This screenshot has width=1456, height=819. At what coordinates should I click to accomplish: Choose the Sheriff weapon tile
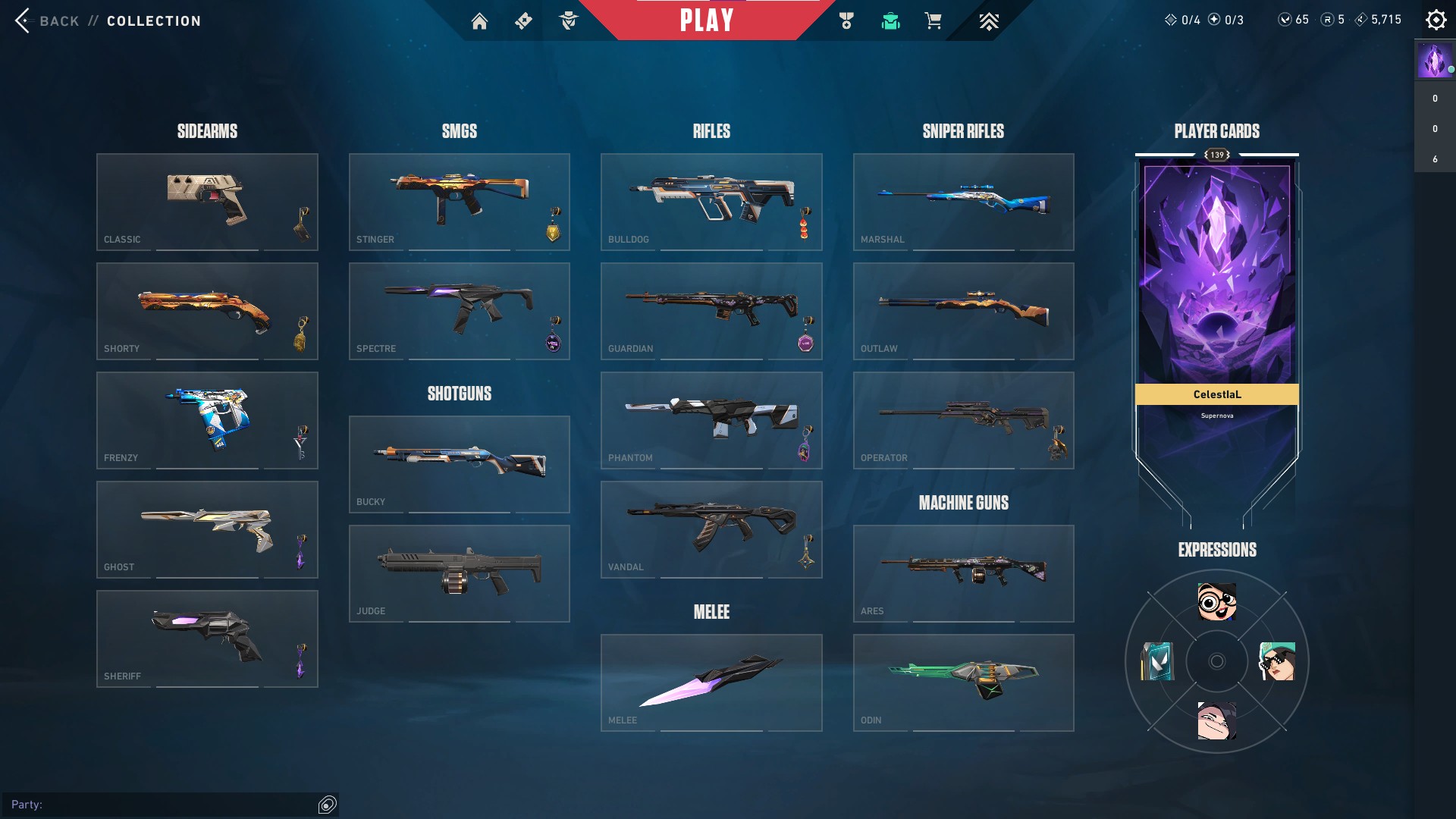pyautogui.click(x=207, y=639)
